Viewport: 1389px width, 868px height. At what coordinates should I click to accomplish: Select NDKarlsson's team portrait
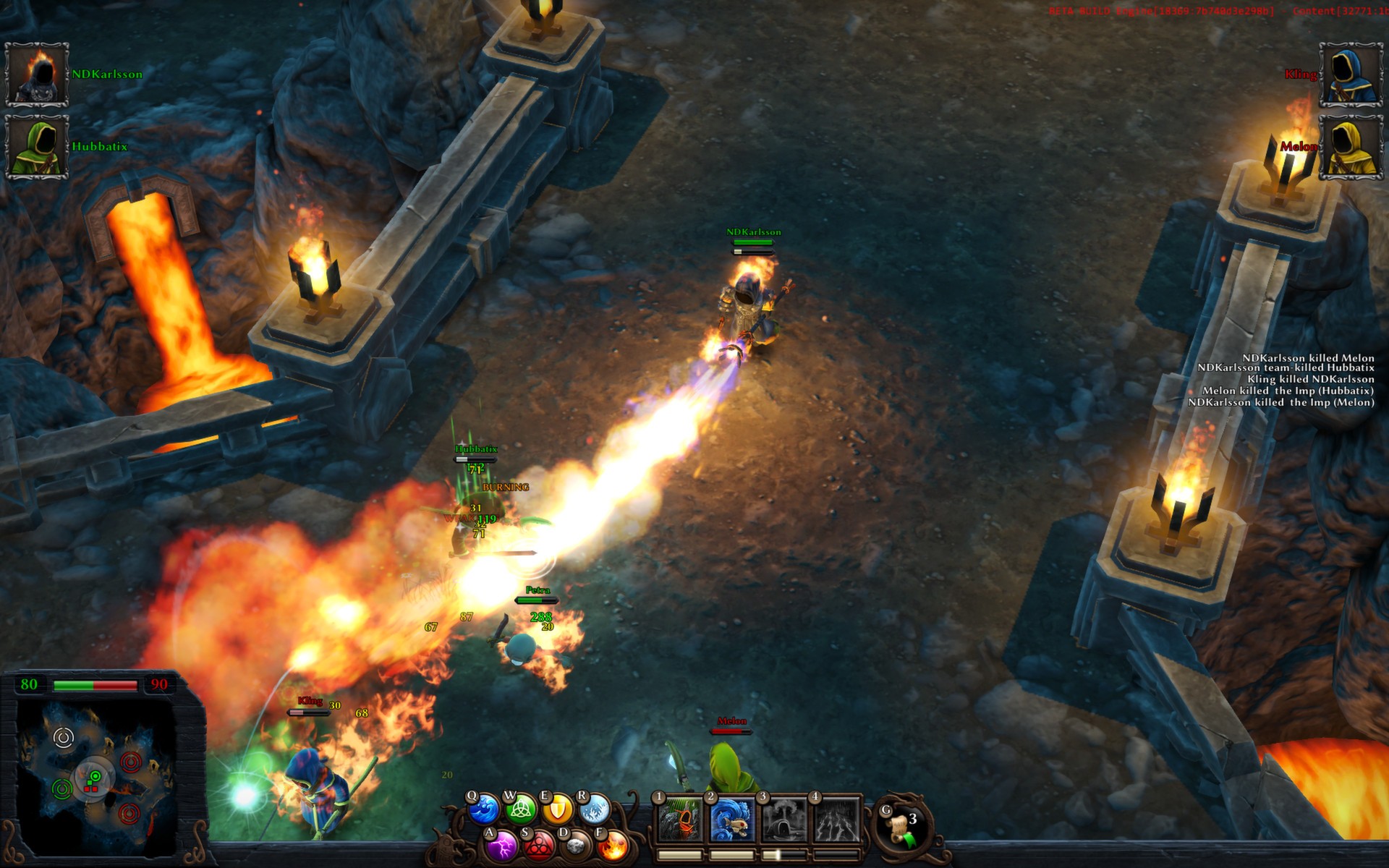pos(37,75)
